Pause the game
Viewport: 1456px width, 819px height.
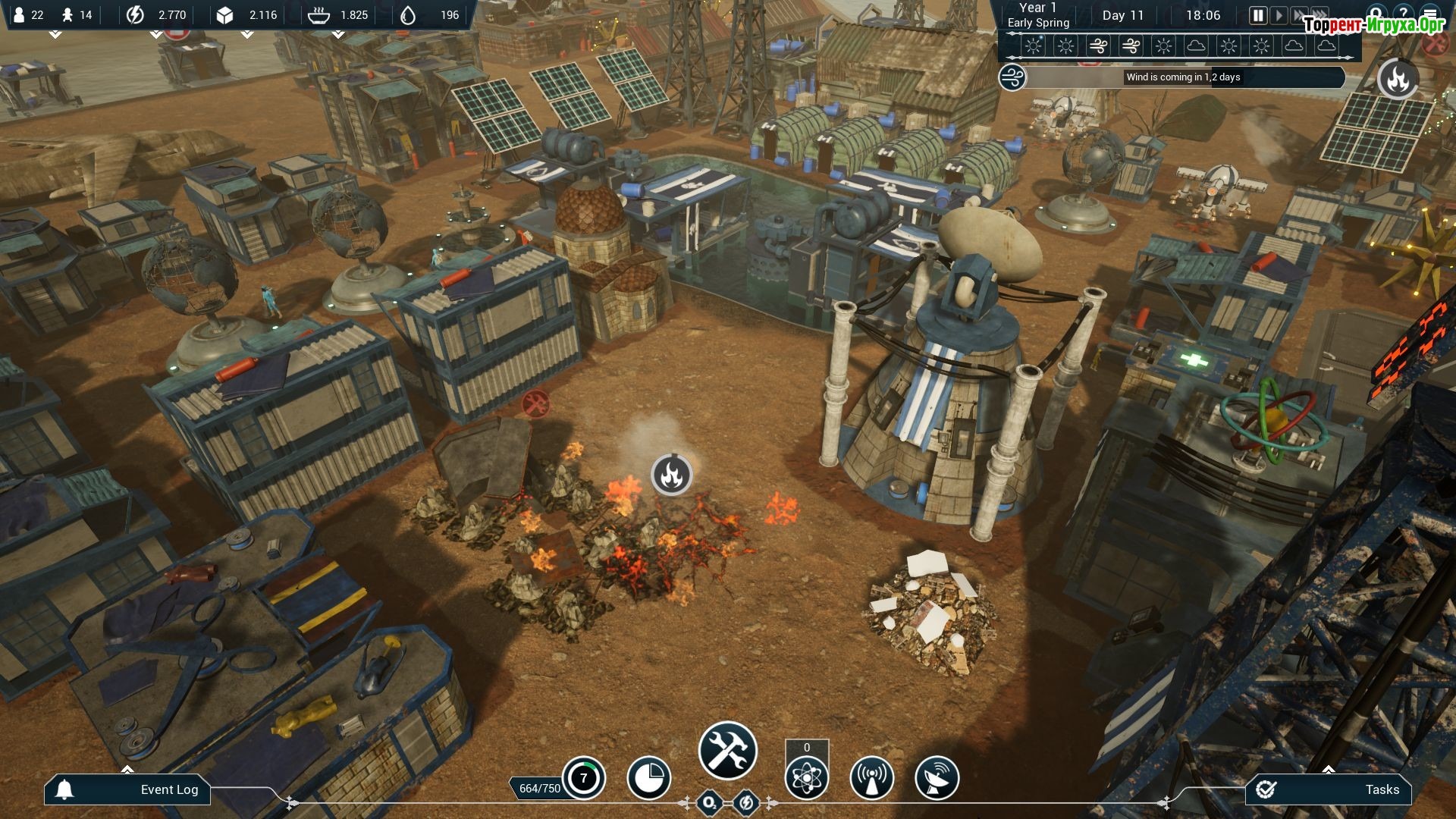tap(1257, 15)
